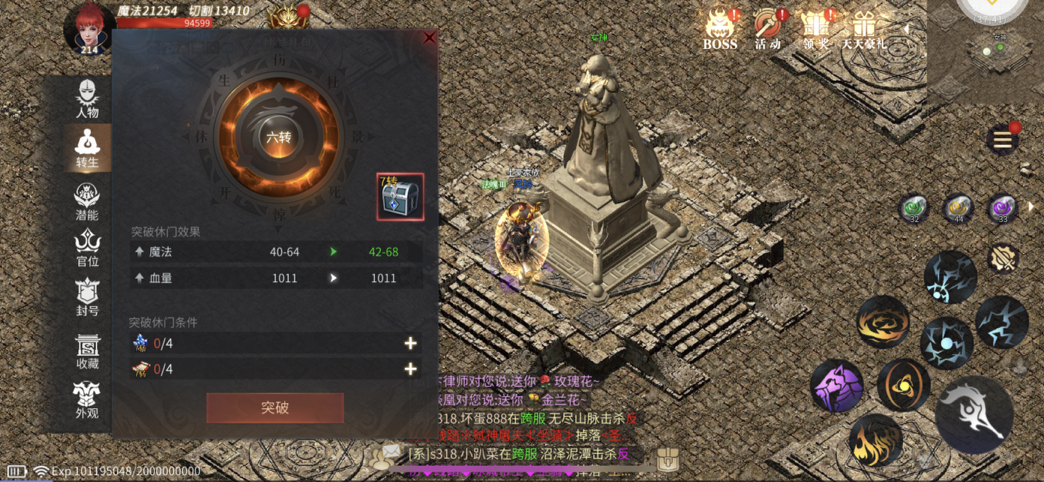Cast the purple wolf head skill
Screen dimensions: 1044x482
836,386
